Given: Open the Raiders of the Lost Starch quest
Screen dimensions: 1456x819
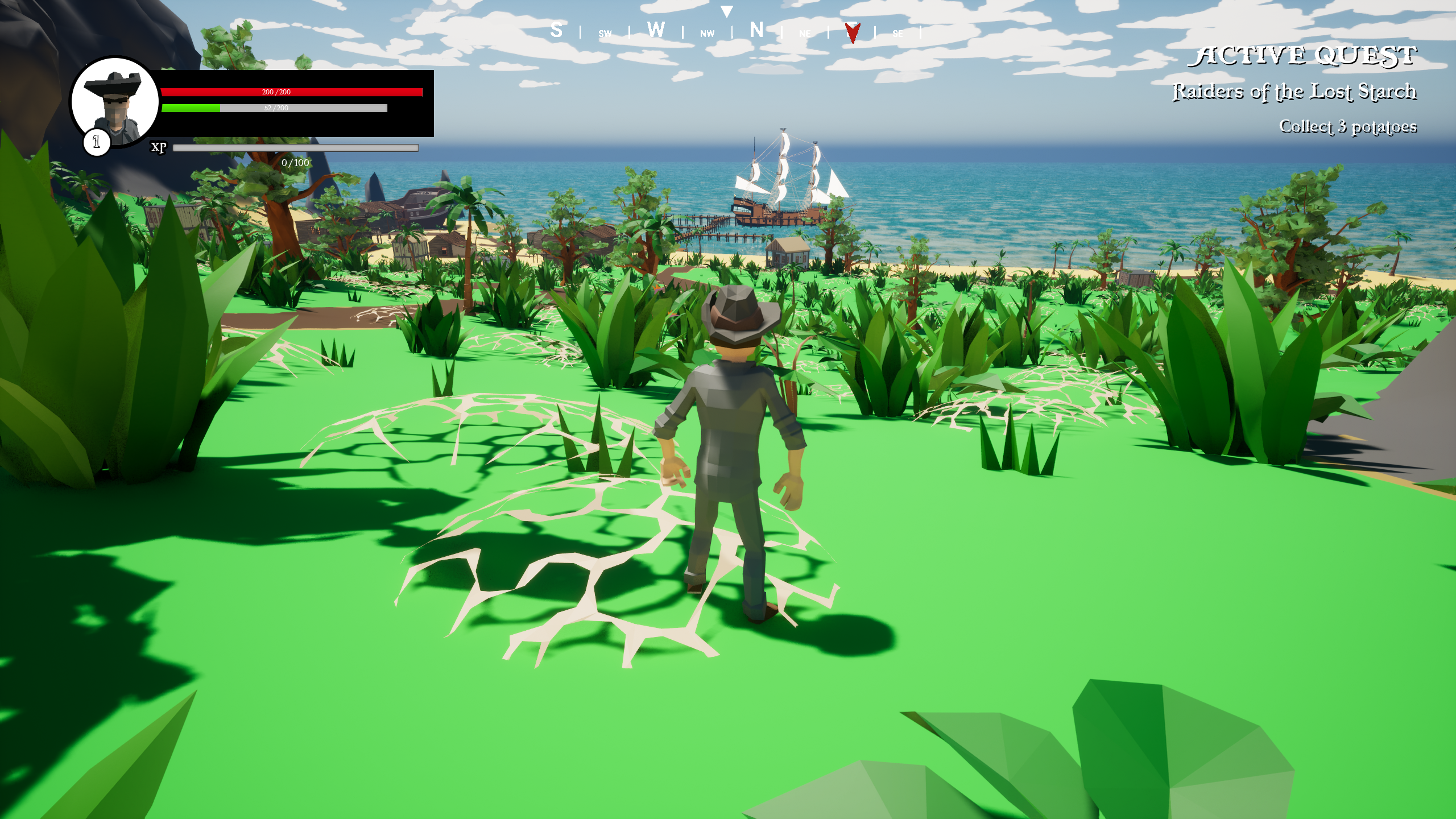Looking at the screenshot, I should tap(1294, 92).
